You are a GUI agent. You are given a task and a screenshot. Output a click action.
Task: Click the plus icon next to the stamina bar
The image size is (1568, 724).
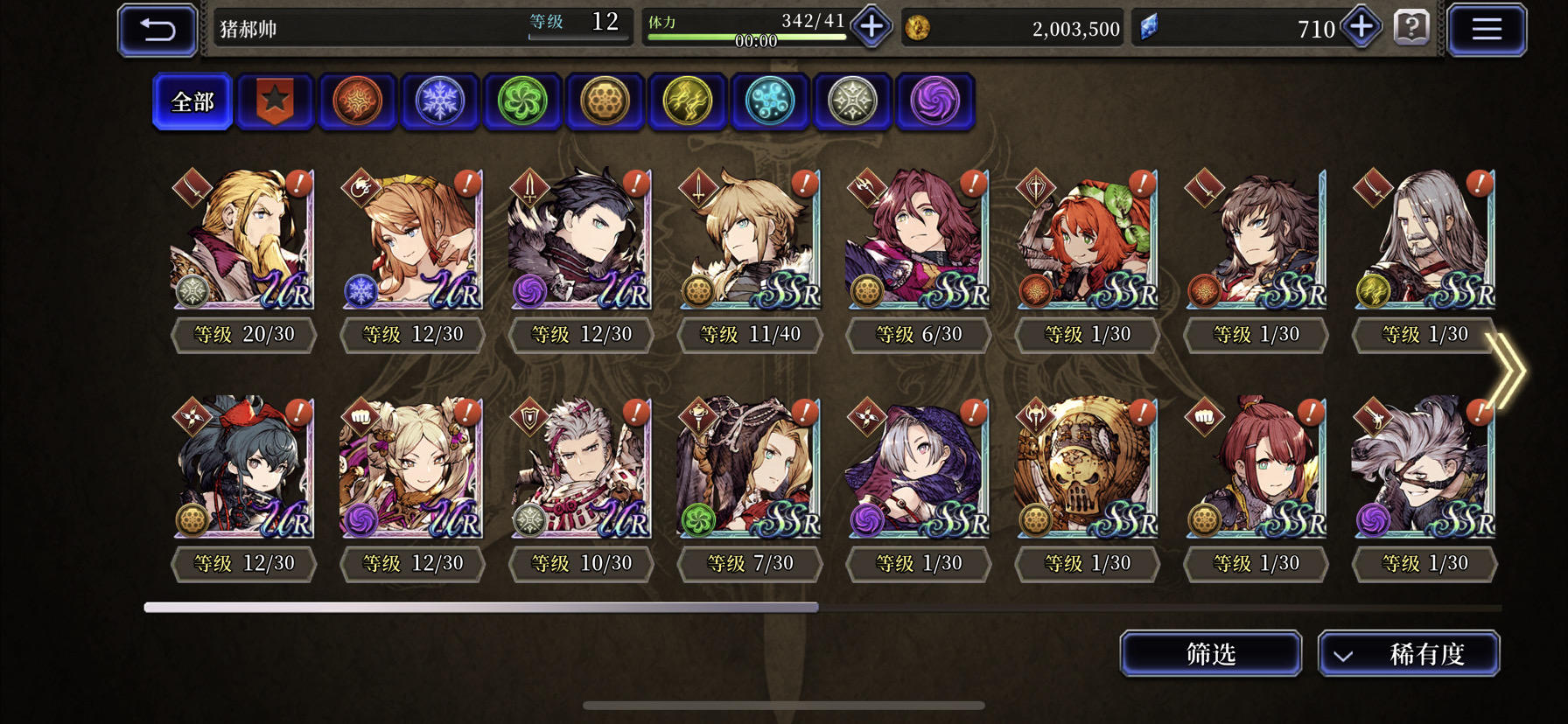coord(869,27)
